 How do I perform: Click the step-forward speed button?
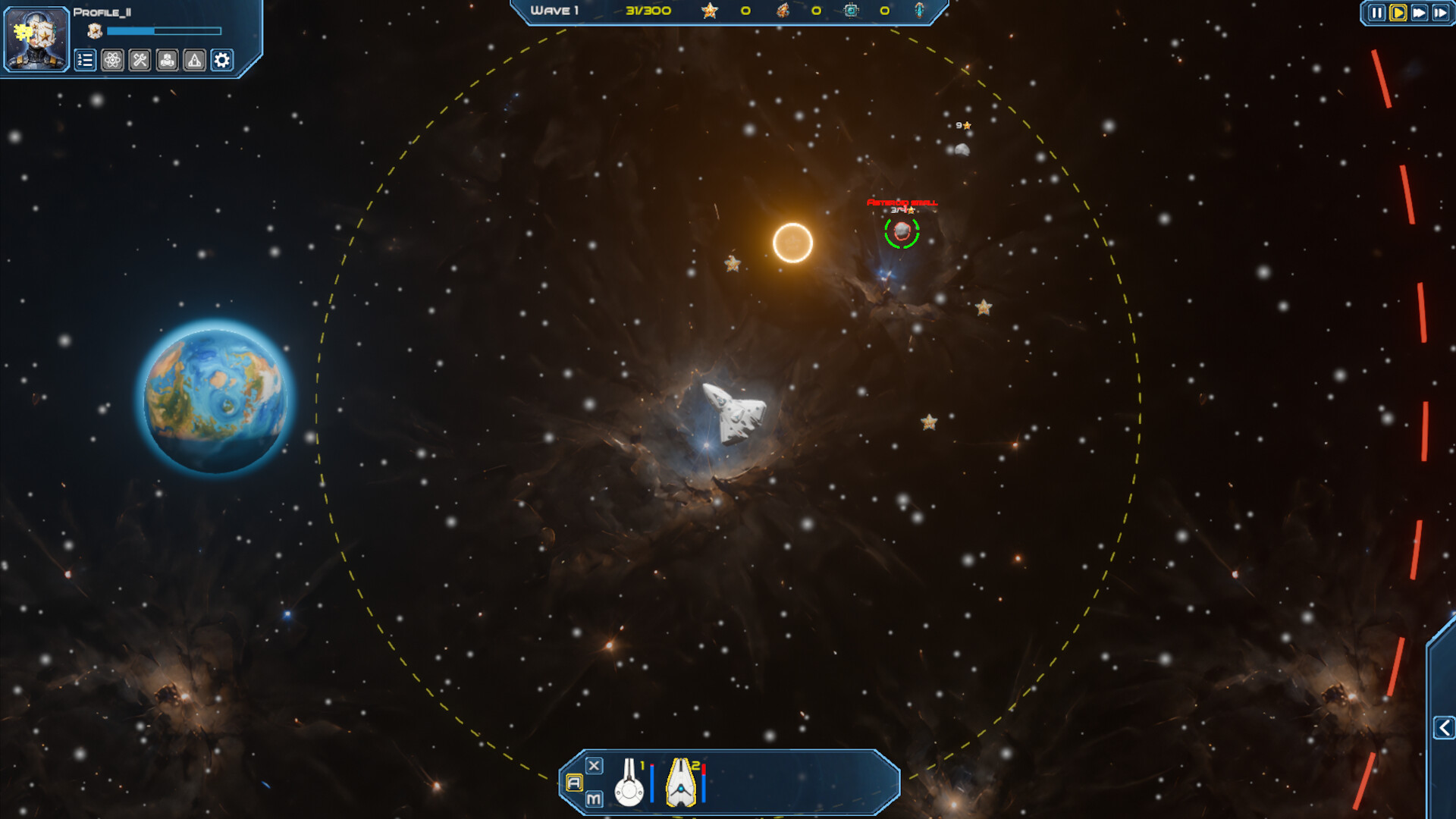[1440, 13]
